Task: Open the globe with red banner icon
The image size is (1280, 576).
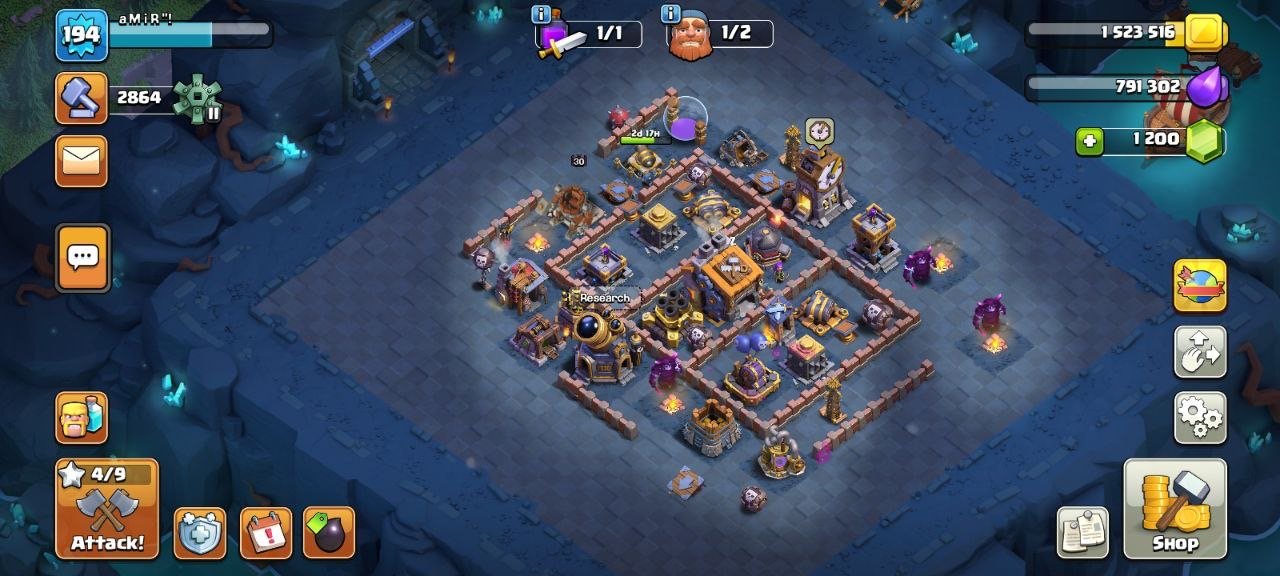Action: pyautogui.click(x=1200, y=286)
